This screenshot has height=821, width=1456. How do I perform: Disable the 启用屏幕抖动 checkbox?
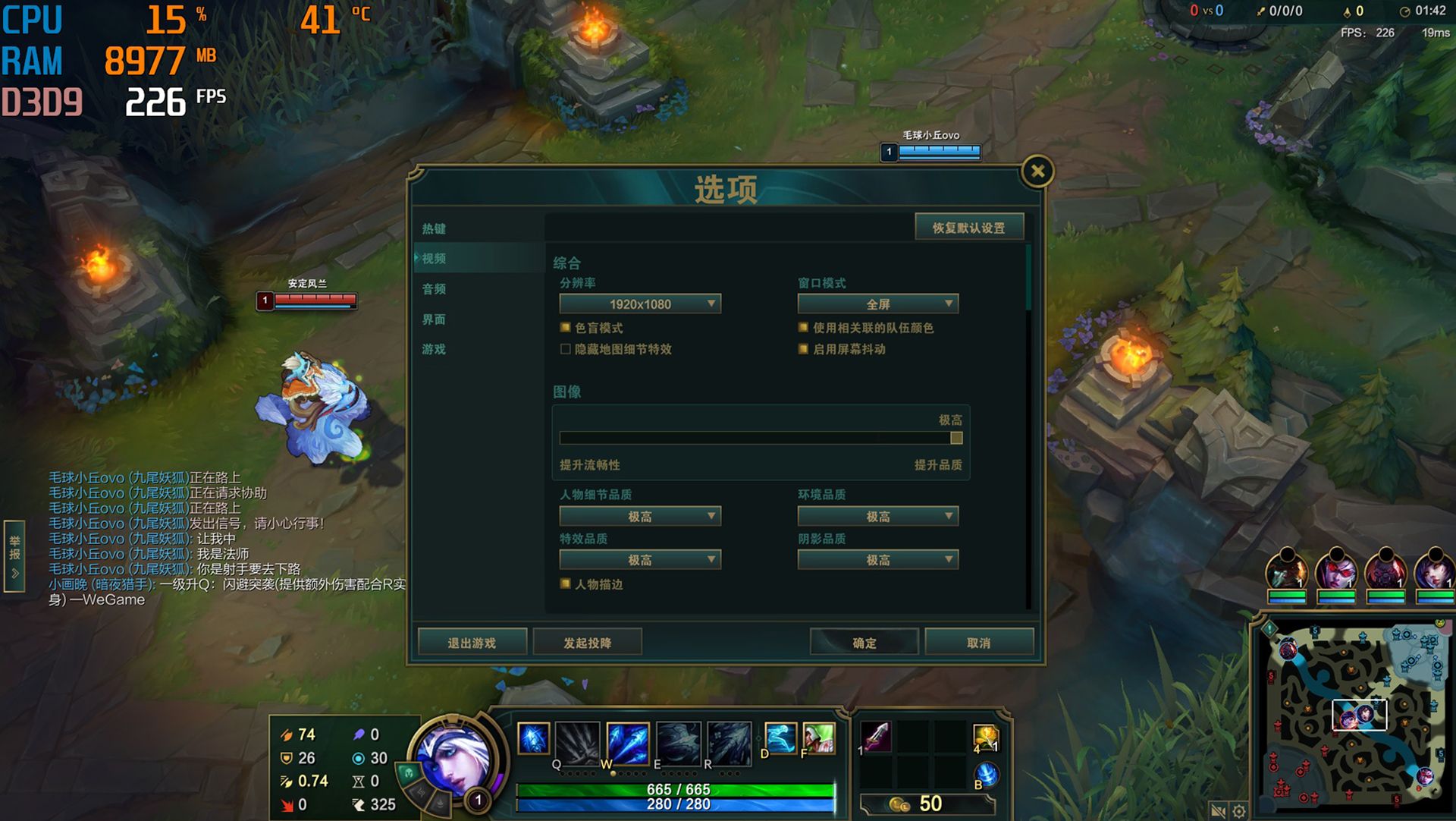pyautogui.click(x=802, y=349)
